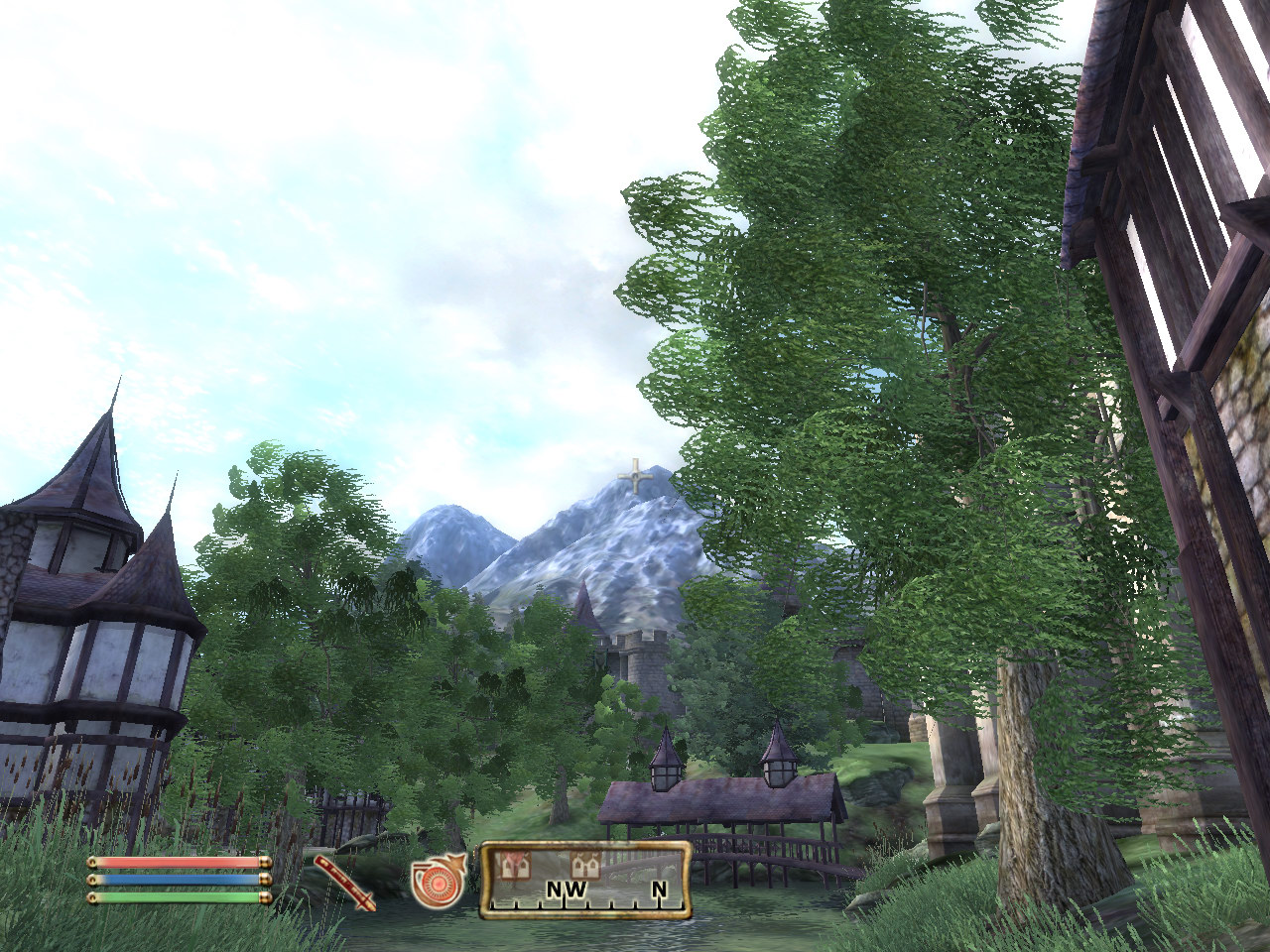Select the active spell icon
The height and width of the screenshot is (952, 1270).
[x=438, y=882]
